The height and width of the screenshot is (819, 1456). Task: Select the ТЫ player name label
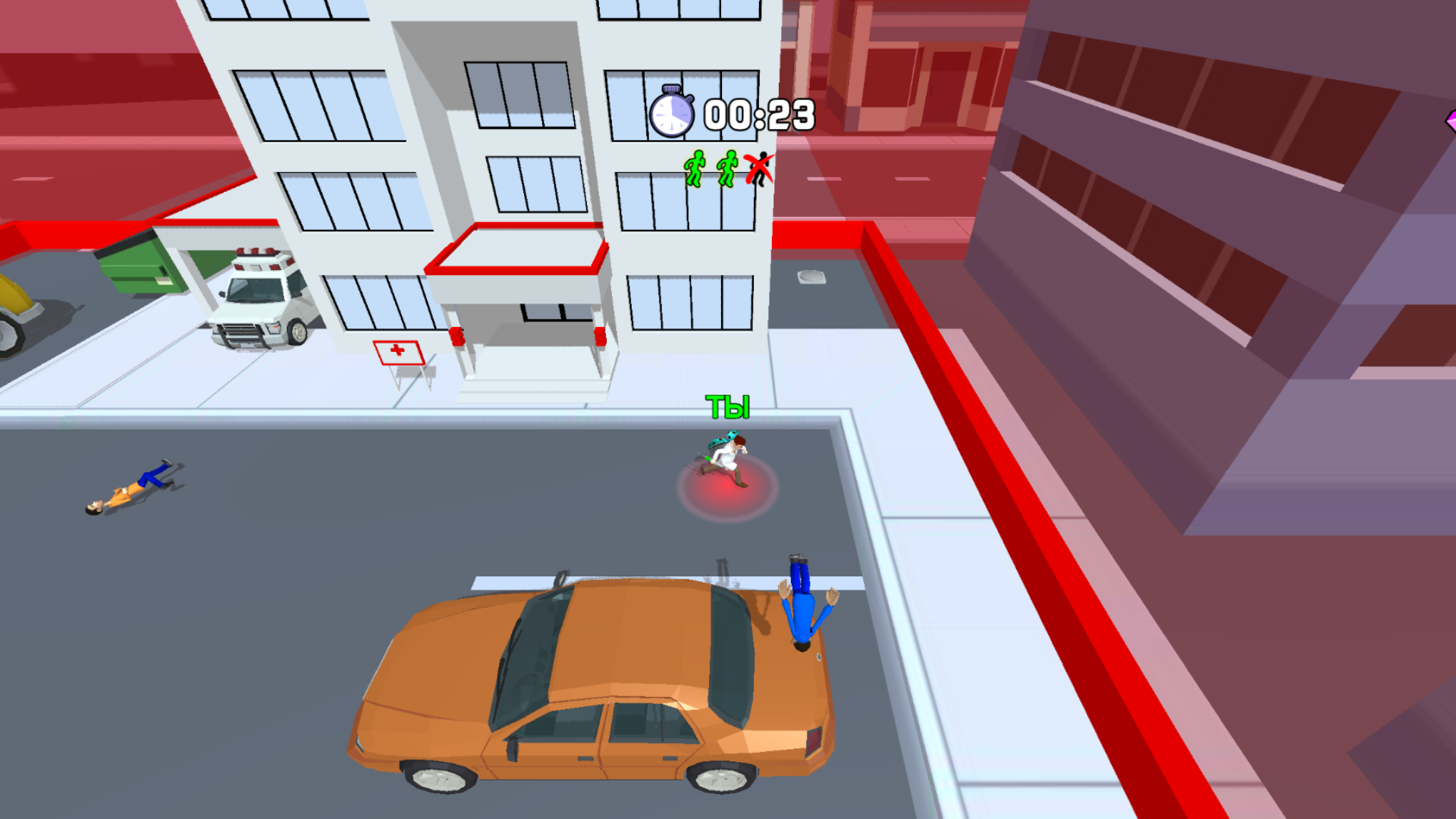(727, 407)
